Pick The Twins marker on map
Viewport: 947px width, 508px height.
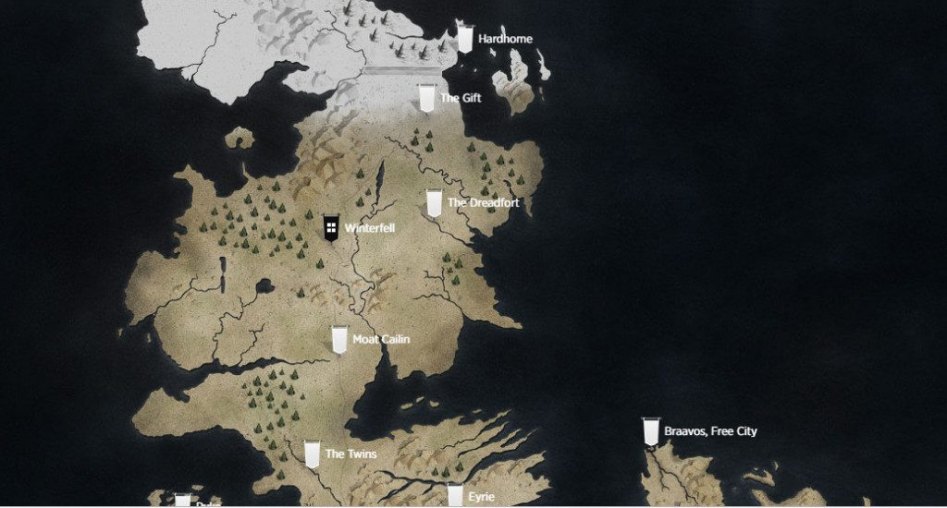click(x=312, y=454)
